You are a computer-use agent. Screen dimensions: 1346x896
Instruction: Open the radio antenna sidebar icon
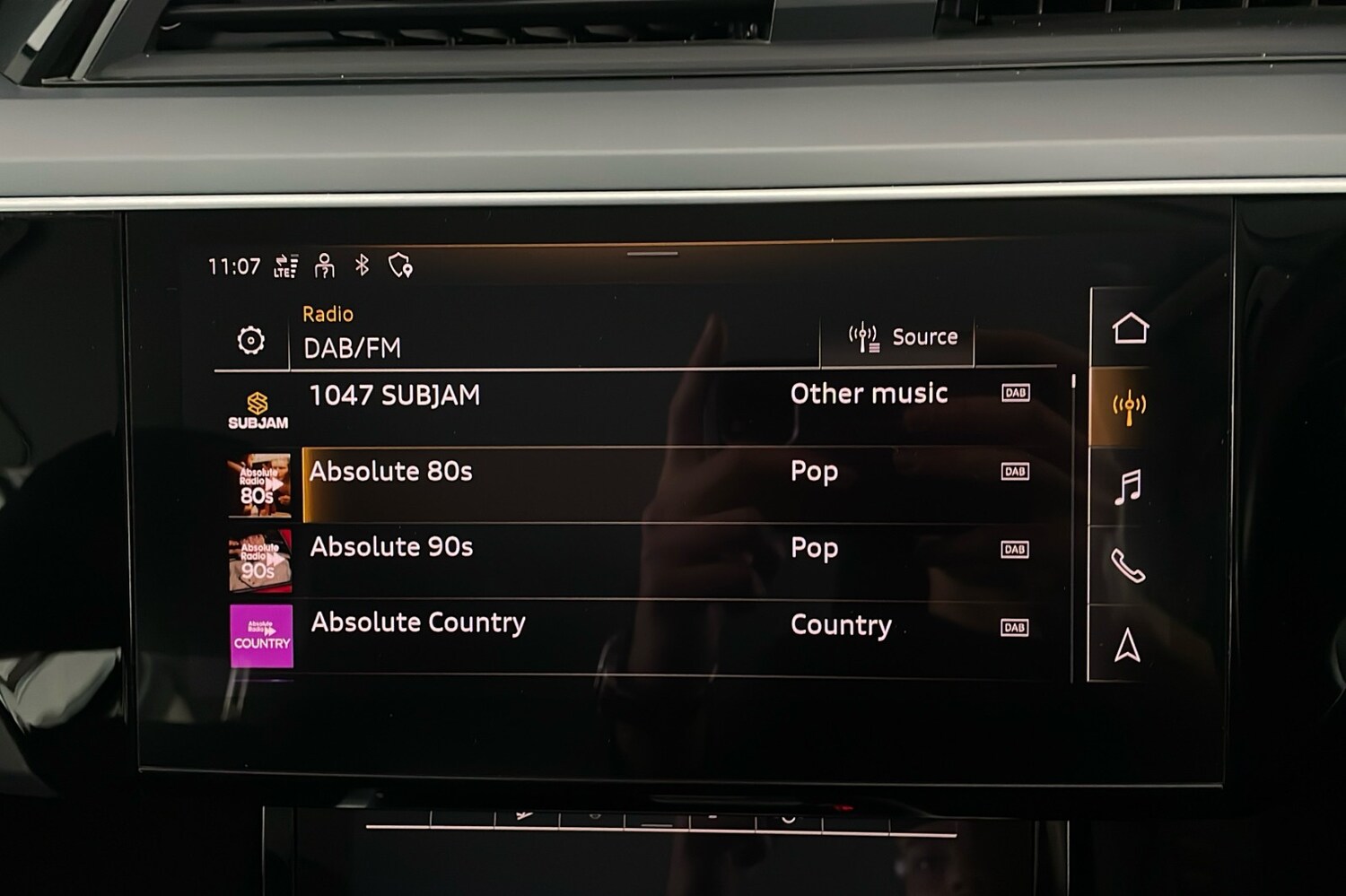pyautogui.click(x=1129, y=407)
